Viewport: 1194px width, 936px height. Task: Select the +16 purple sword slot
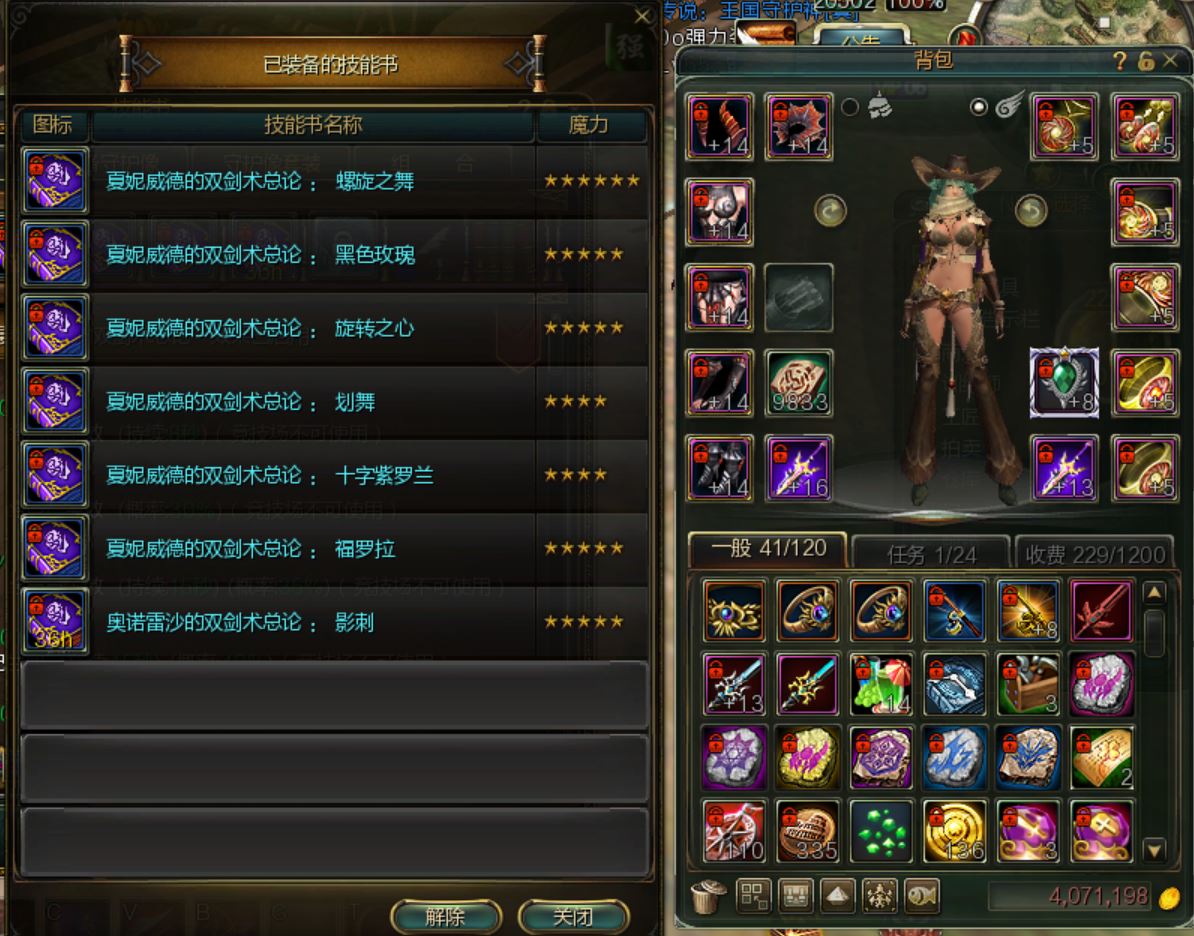point(798,467)
